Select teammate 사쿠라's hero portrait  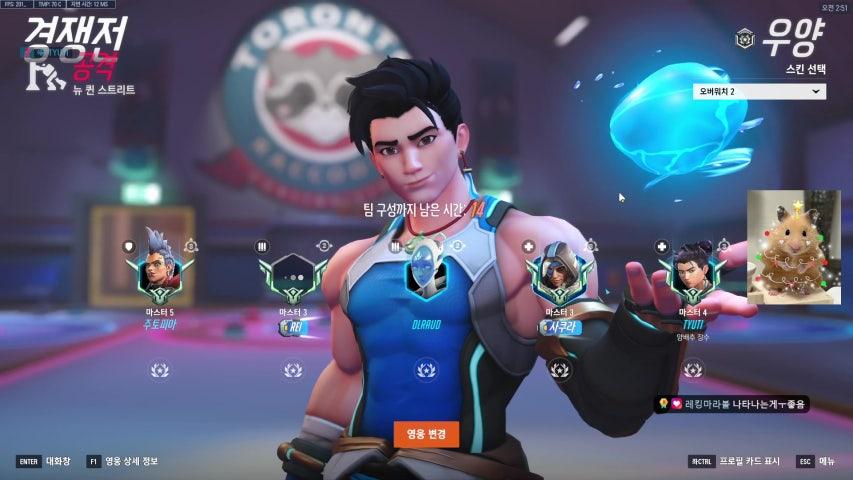click(x=558, y=272)
